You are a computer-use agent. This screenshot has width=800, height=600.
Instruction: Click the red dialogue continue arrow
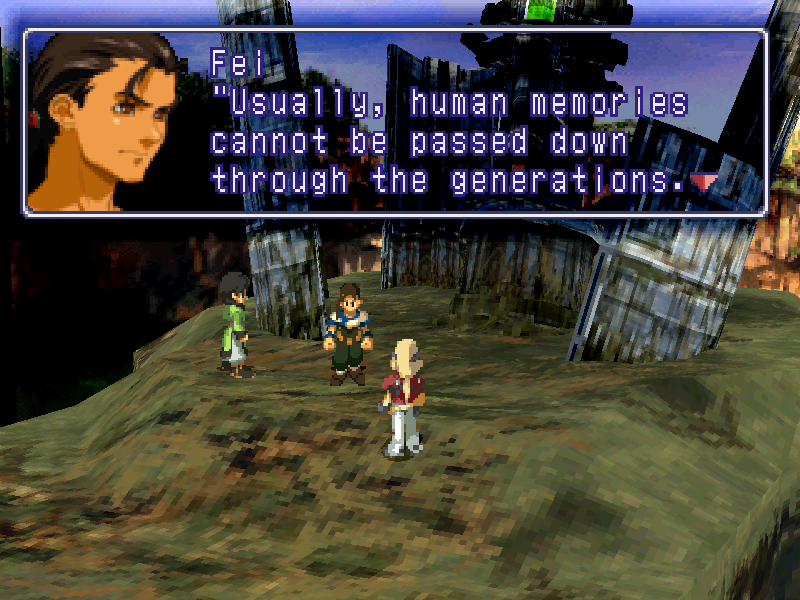(705, 182)
